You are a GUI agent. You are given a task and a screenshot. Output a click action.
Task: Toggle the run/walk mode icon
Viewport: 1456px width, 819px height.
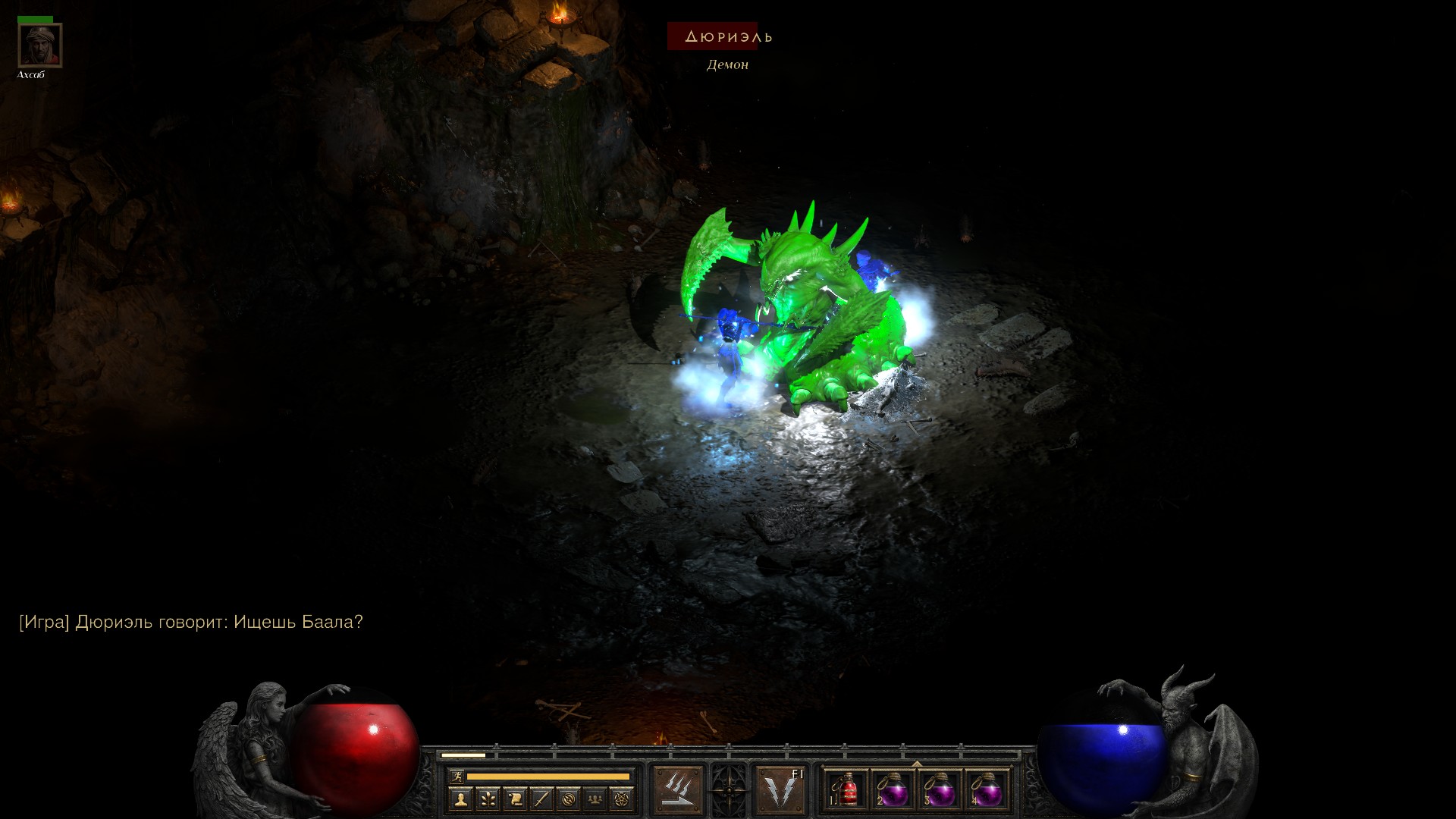tap(457, 776)
